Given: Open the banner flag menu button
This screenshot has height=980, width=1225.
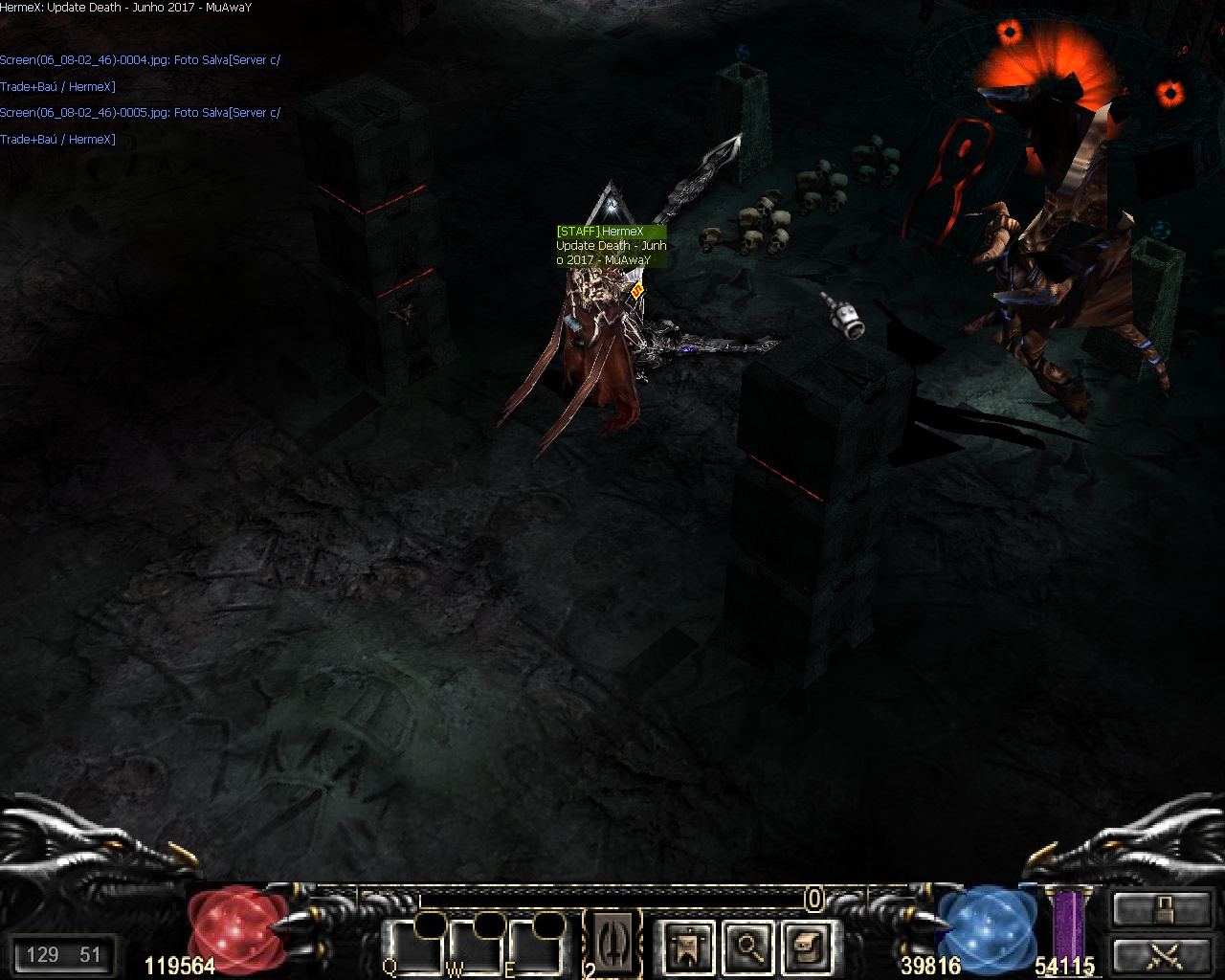Looking at the screenshot, I should (x=686, y=947).
